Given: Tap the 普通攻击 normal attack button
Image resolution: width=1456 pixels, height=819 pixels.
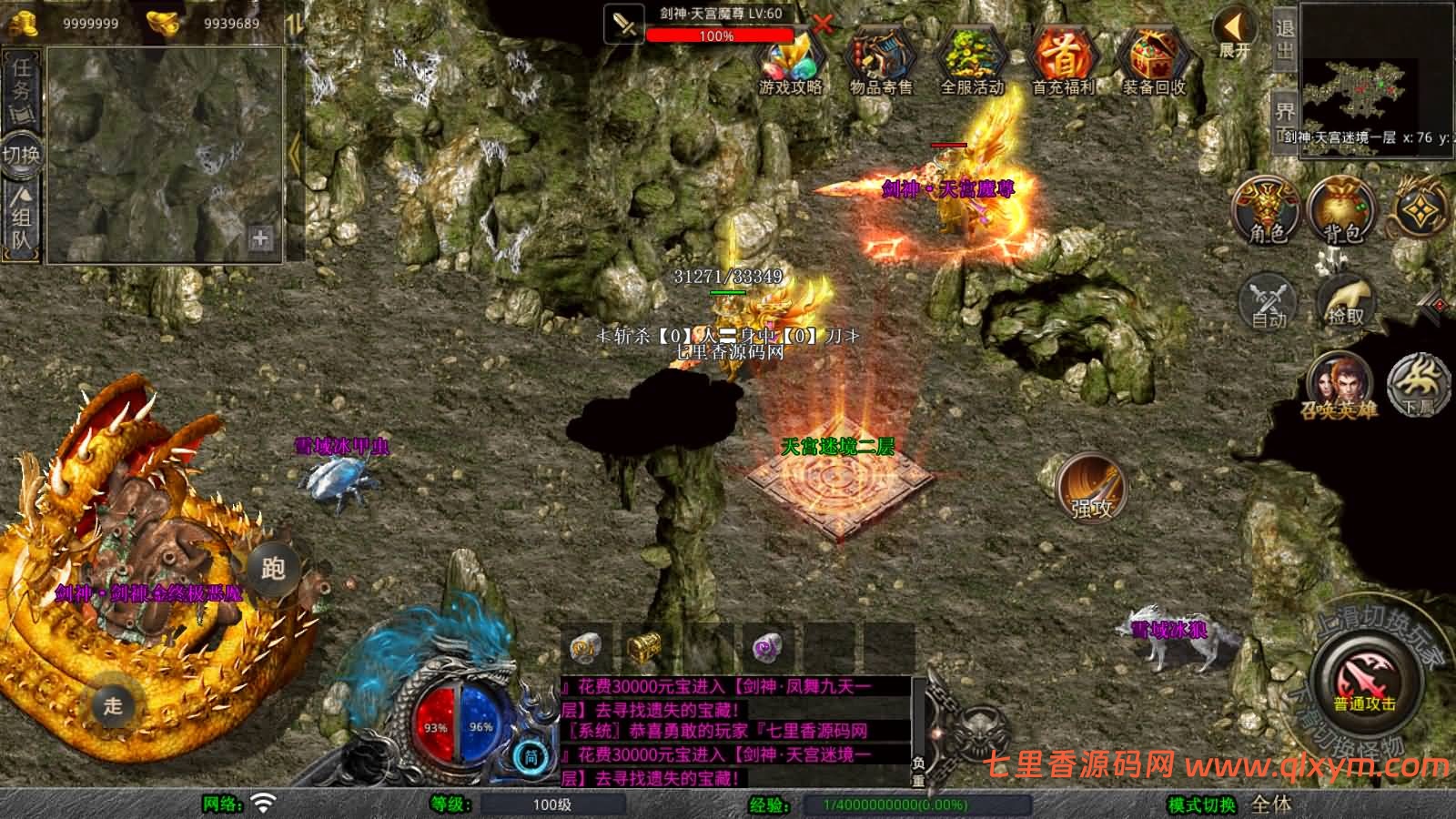Looking at the screenshot, I should pyautogui.click(x=1365, y=682).
